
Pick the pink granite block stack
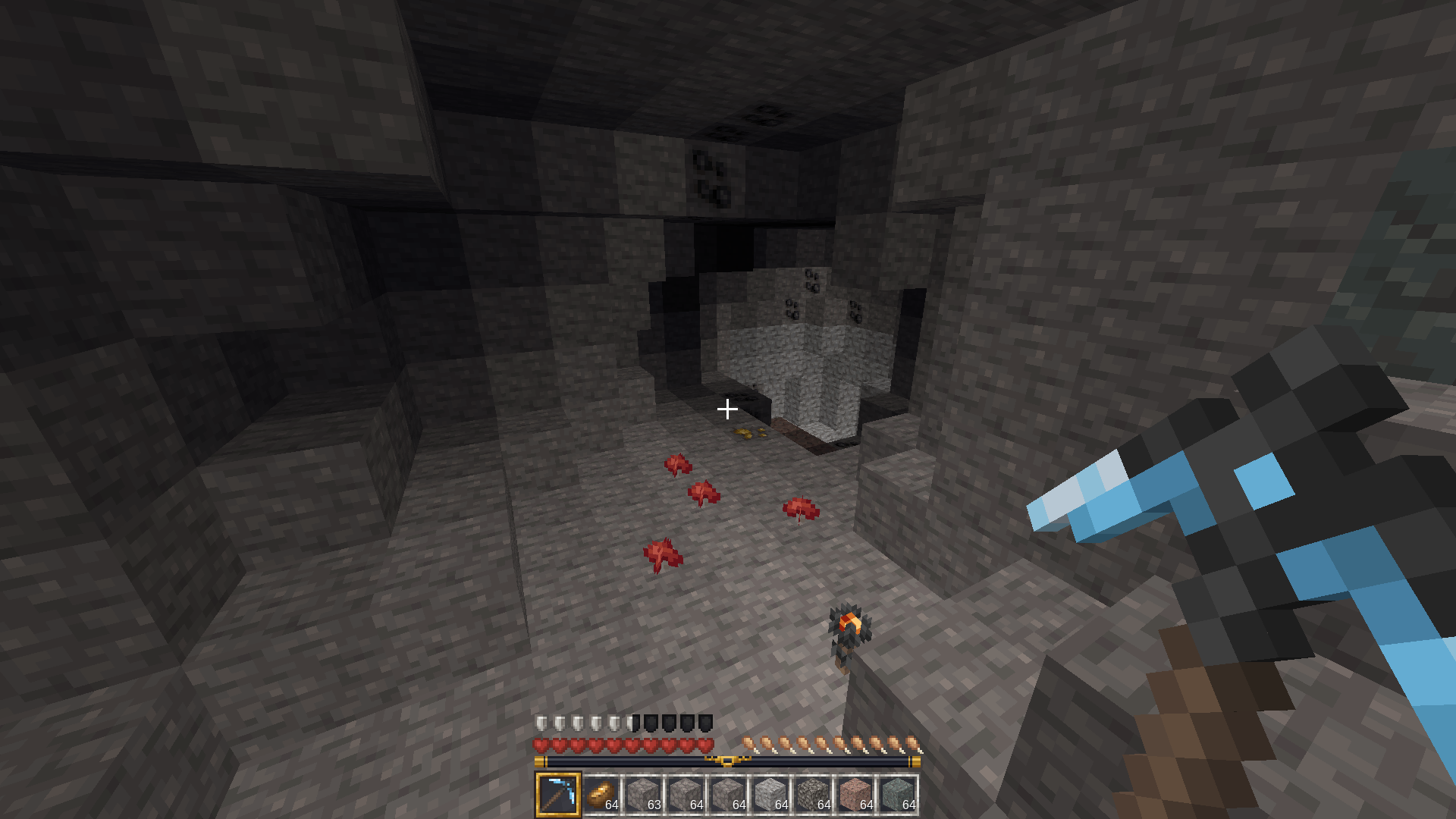point(855,794)
